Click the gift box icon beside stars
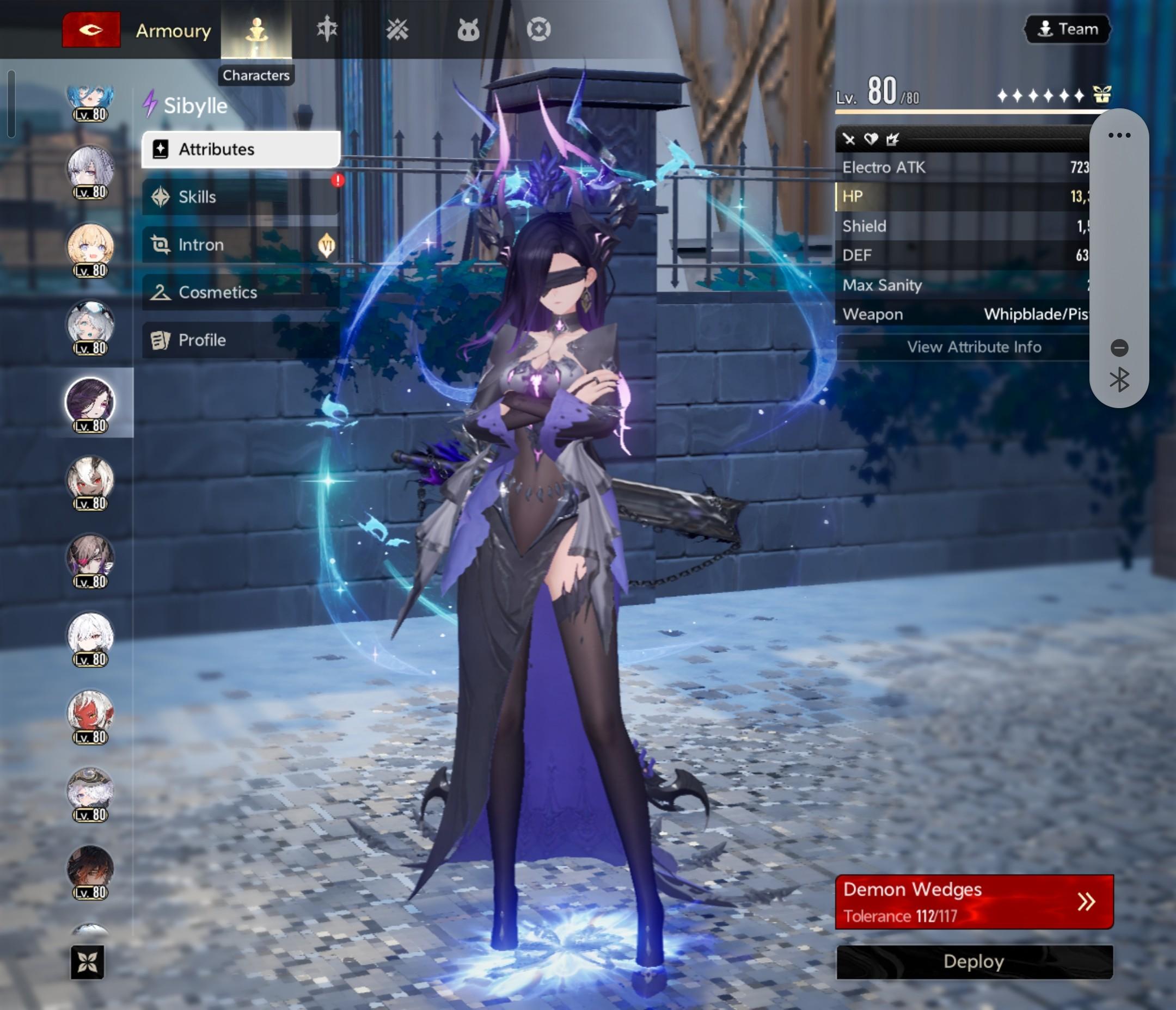 click(1101, 95)
